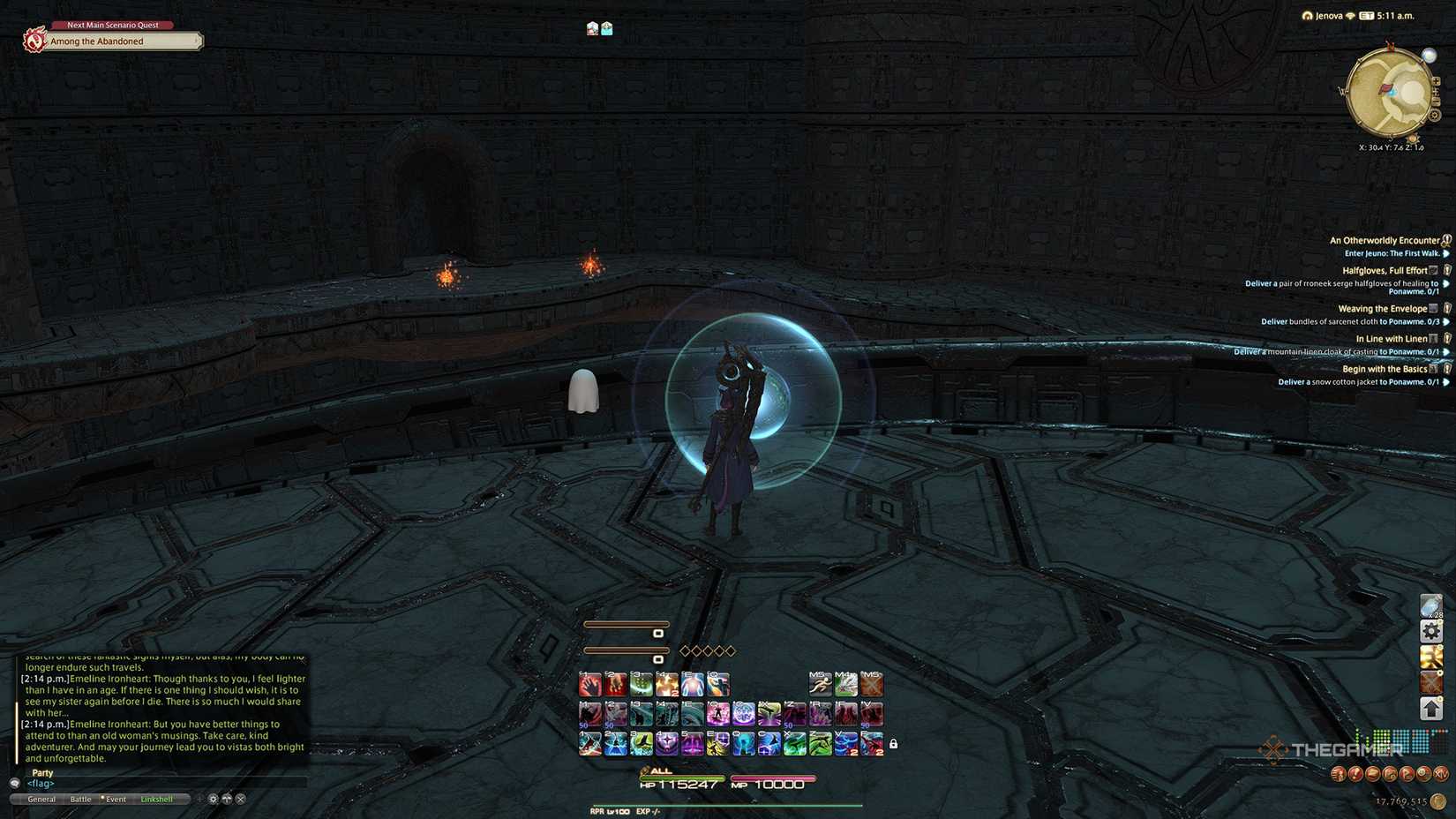
Task: Click the green EXP progress bar
Action: coord(728,805)
